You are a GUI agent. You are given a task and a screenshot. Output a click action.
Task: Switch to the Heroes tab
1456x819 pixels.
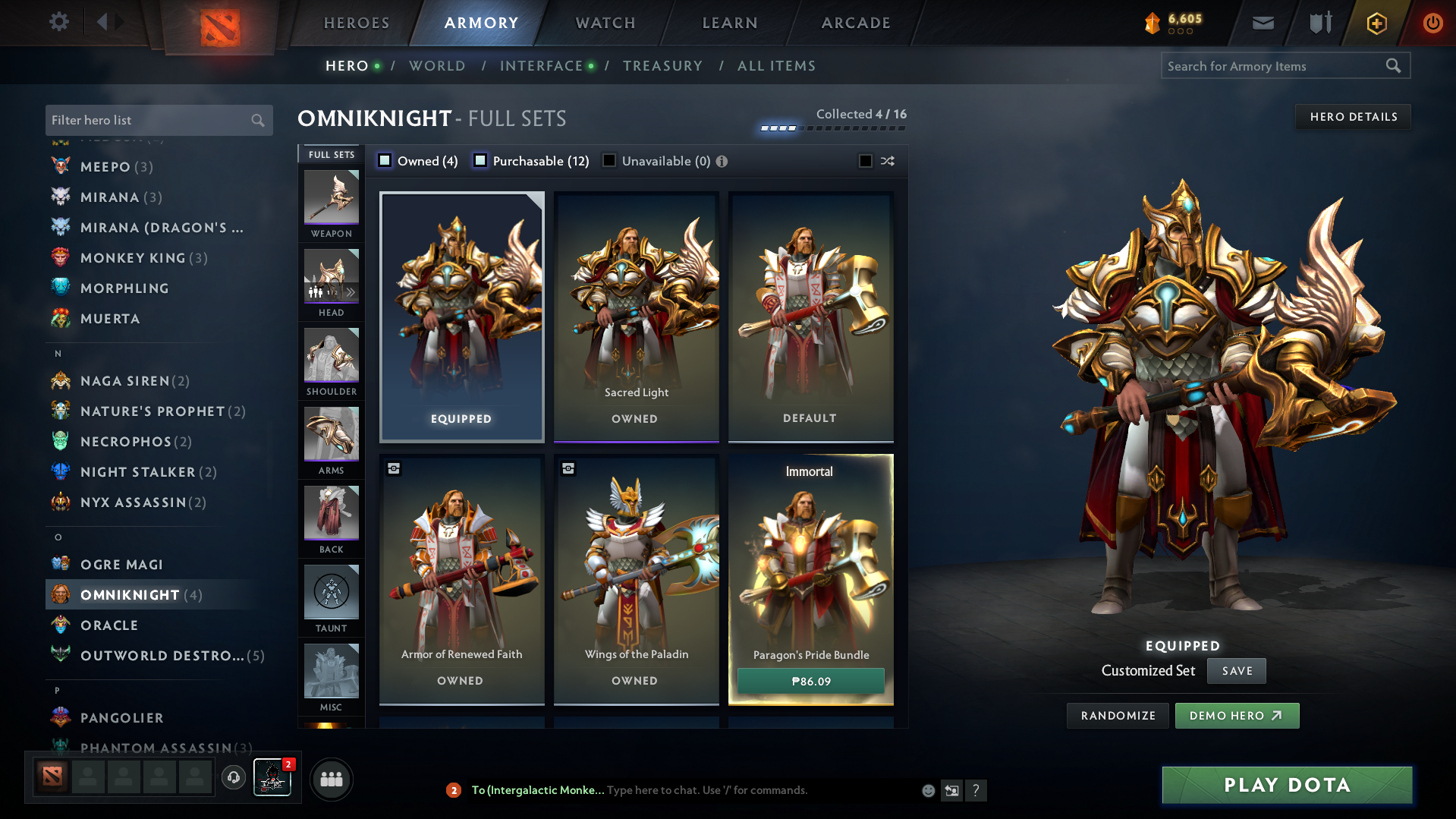(x=357, y=23)
